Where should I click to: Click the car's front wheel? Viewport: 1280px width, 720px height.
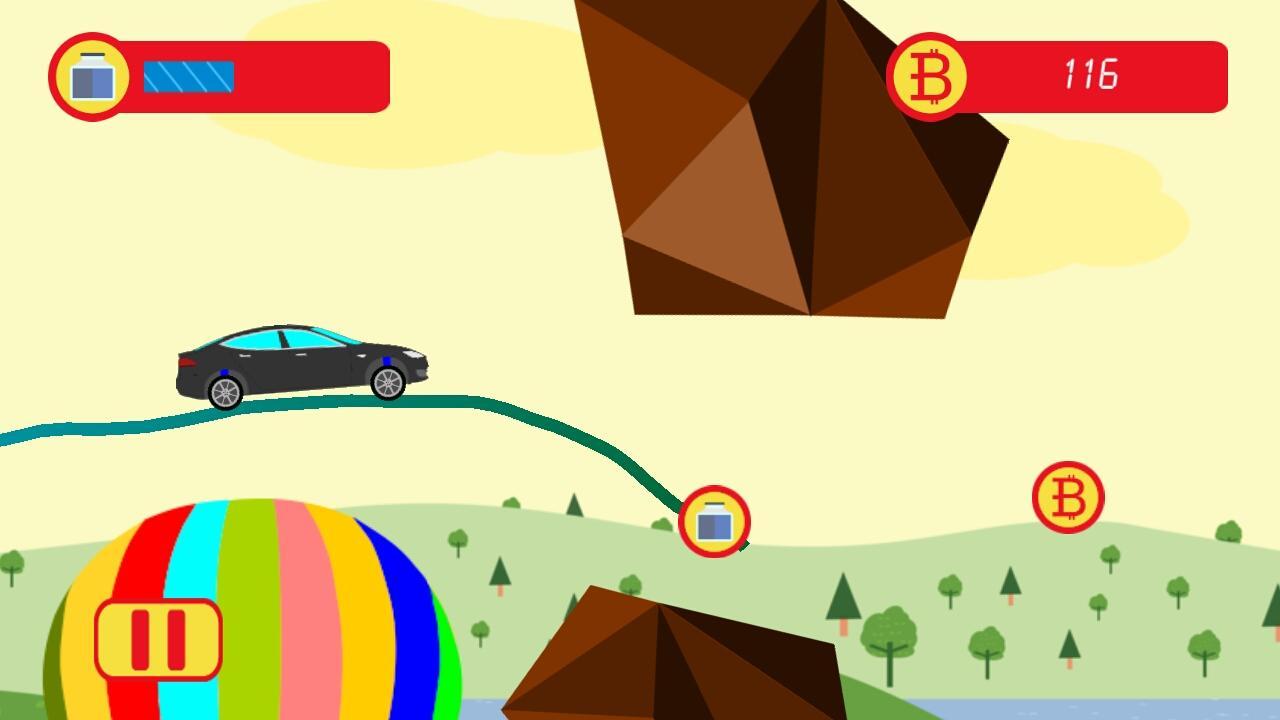coord(387,383)
